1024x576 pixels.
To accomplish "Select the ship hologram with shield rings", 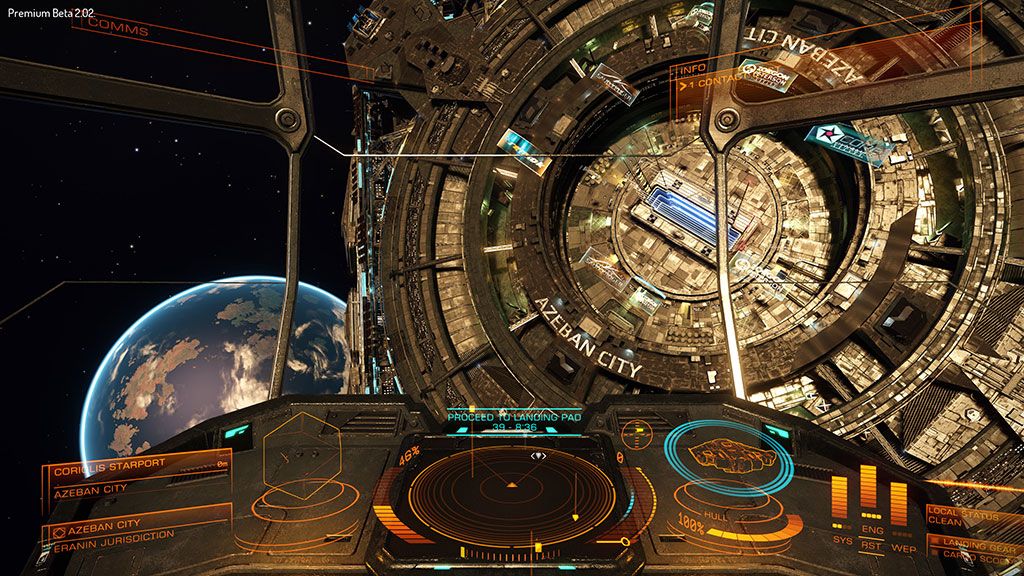I will coord(729,458).
